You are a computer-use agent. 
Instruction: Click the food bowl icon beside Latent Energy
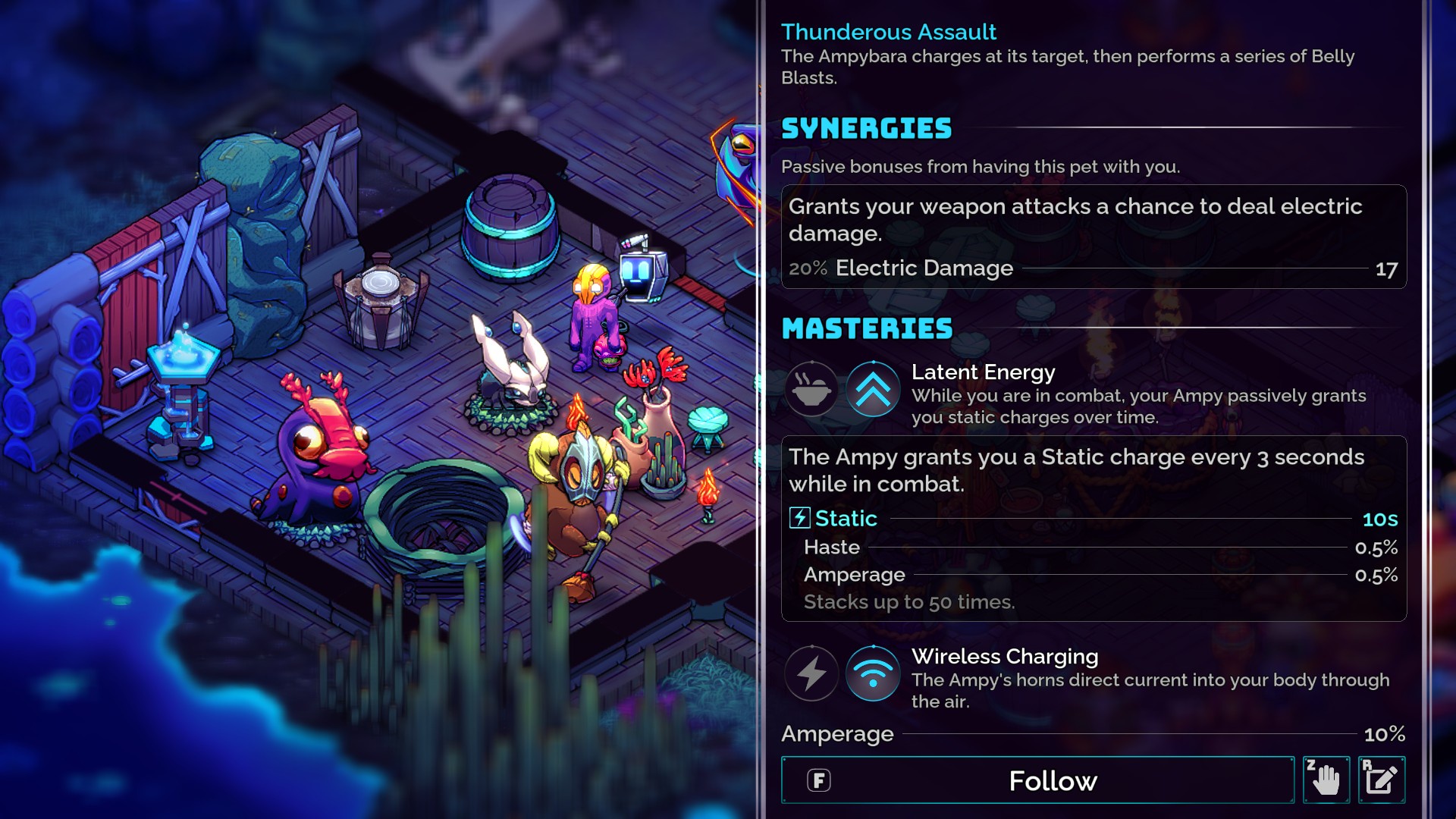click(x=811, y=390)
